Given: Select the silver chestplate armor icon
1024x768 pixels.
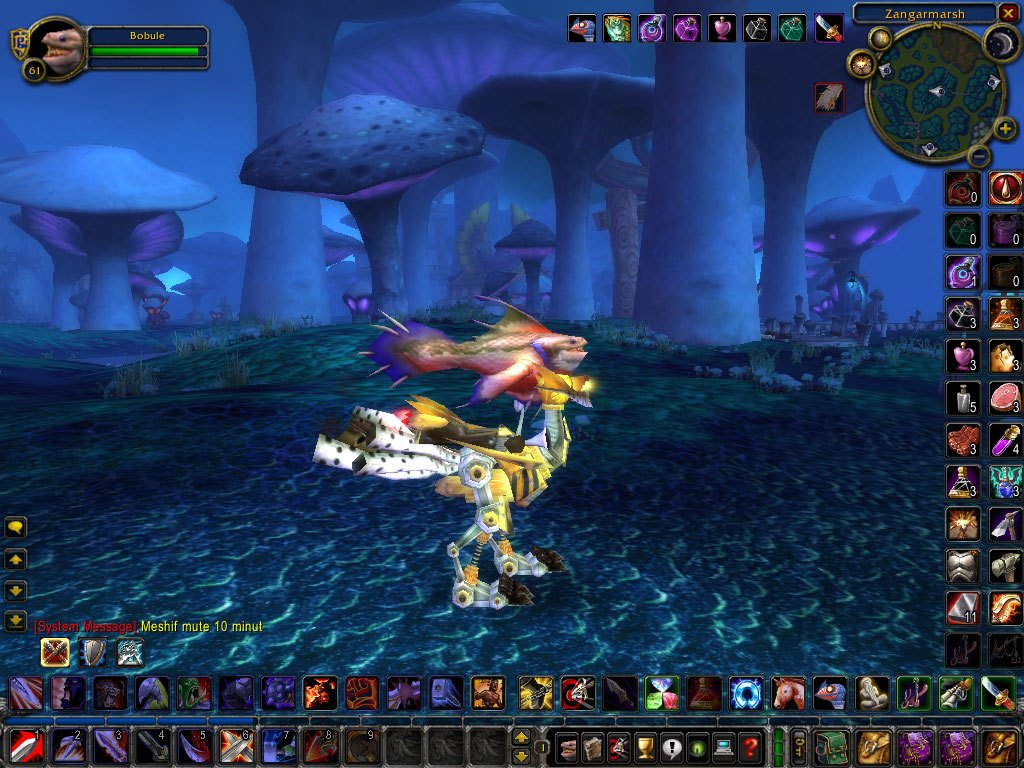Looking at the screenshot, I should (x=962, y=566).
